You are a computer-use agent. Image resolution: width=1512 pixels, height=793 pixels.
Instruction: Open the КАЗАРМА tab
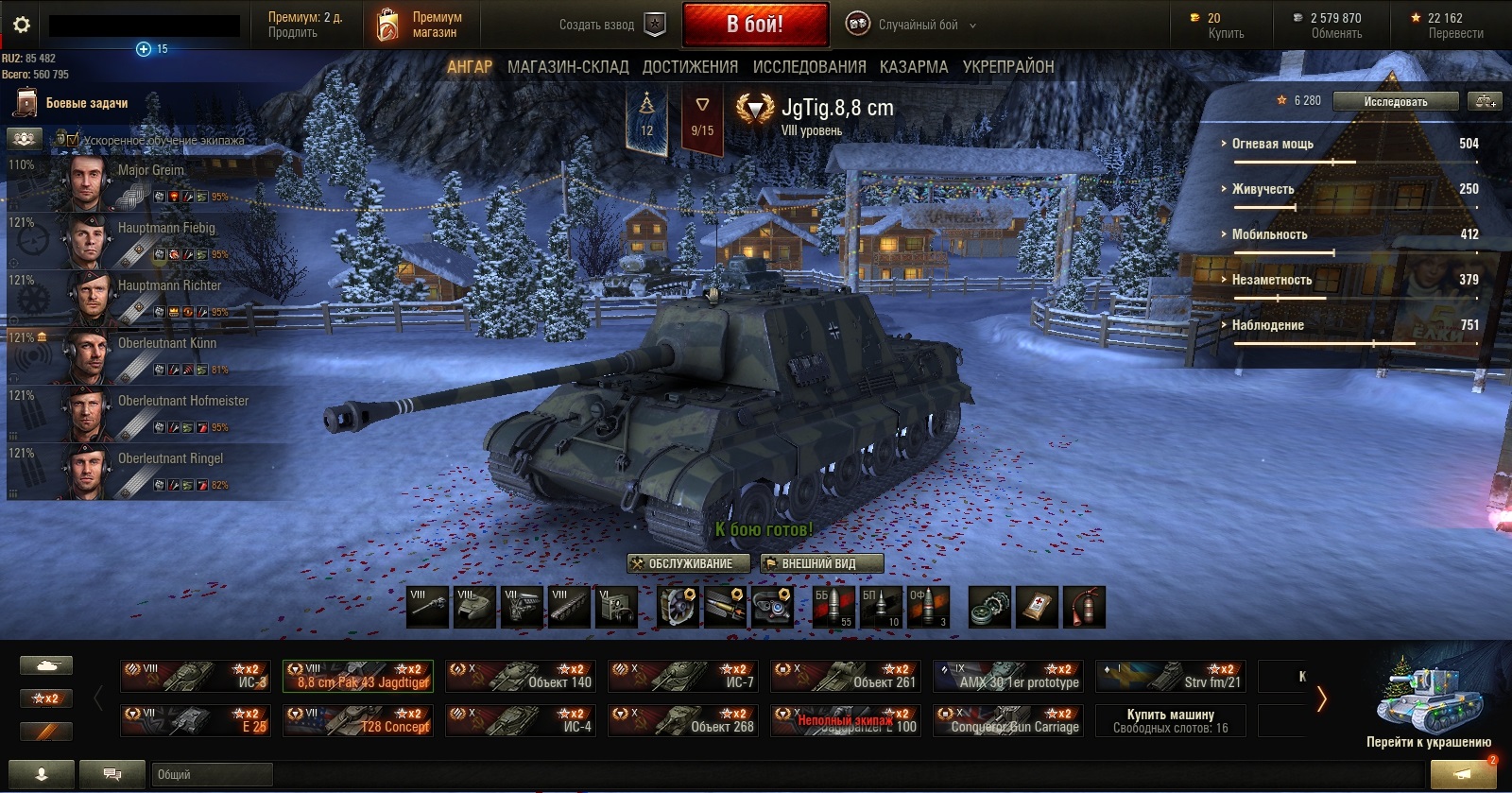click(x=913, y=67)
